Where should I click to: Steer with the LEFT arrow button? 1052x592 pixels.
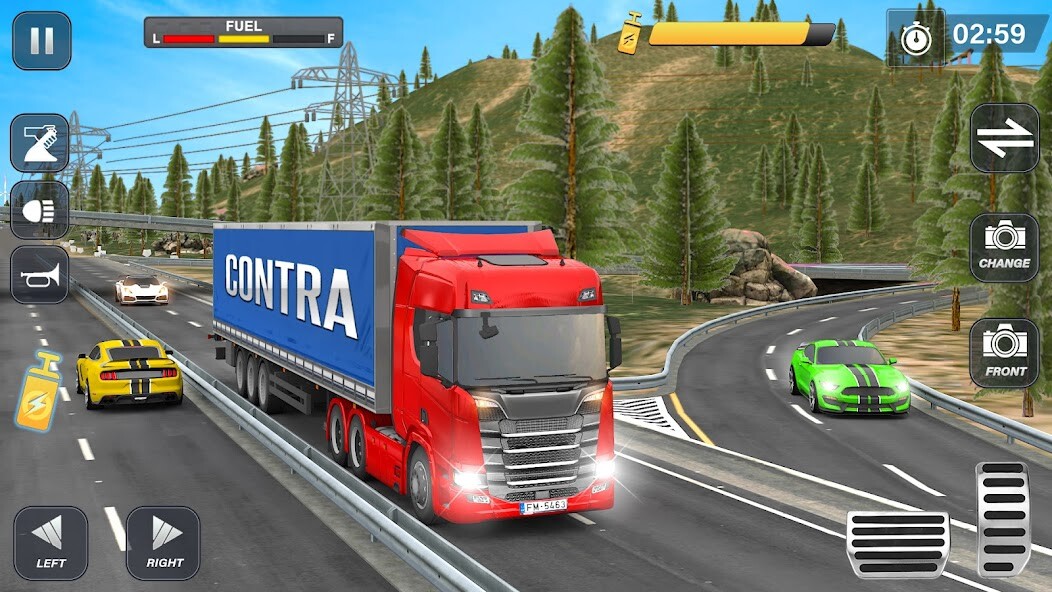pyautogui.click(x=50, y=543)
